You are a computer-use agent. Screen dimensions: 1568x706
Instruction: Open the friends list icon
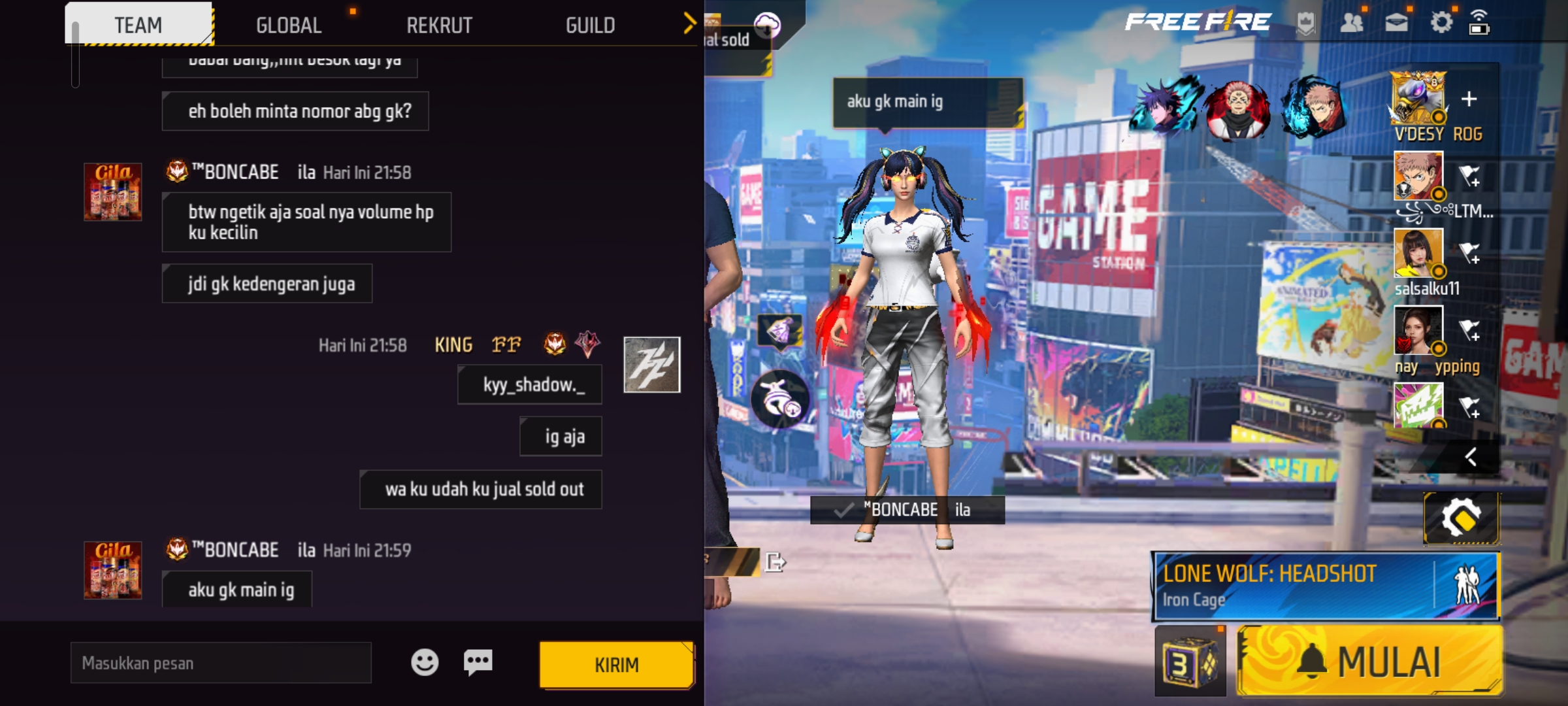click(1351, 23)
